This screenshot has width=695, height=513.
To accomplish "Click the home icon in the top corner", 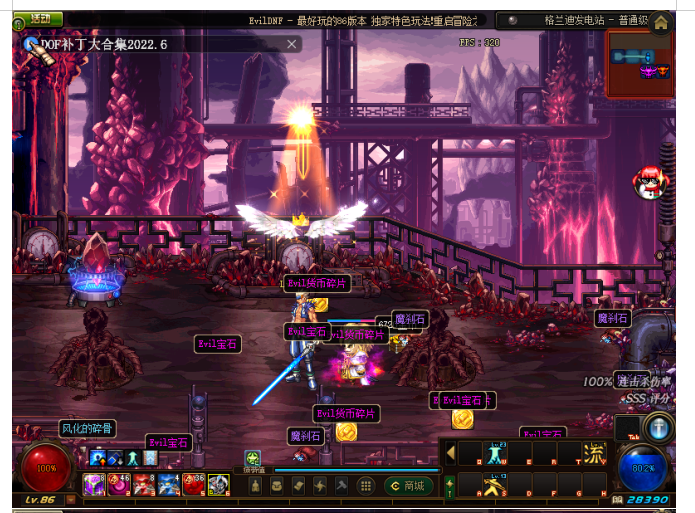I will pyautogui.click(x=660, y=22).
